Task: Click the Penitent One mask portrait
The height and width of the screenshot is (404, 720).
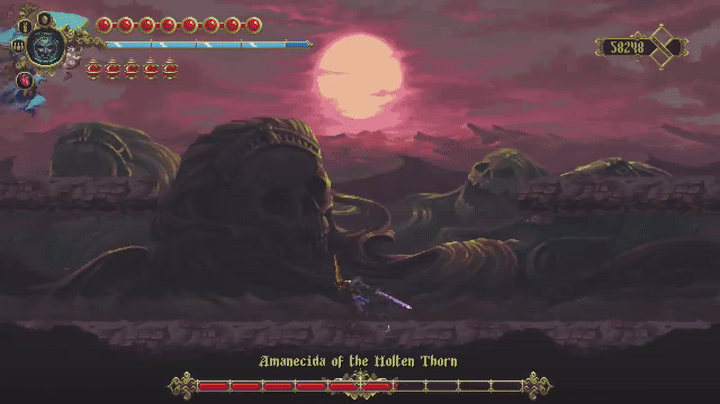Action: click(45, 45)
